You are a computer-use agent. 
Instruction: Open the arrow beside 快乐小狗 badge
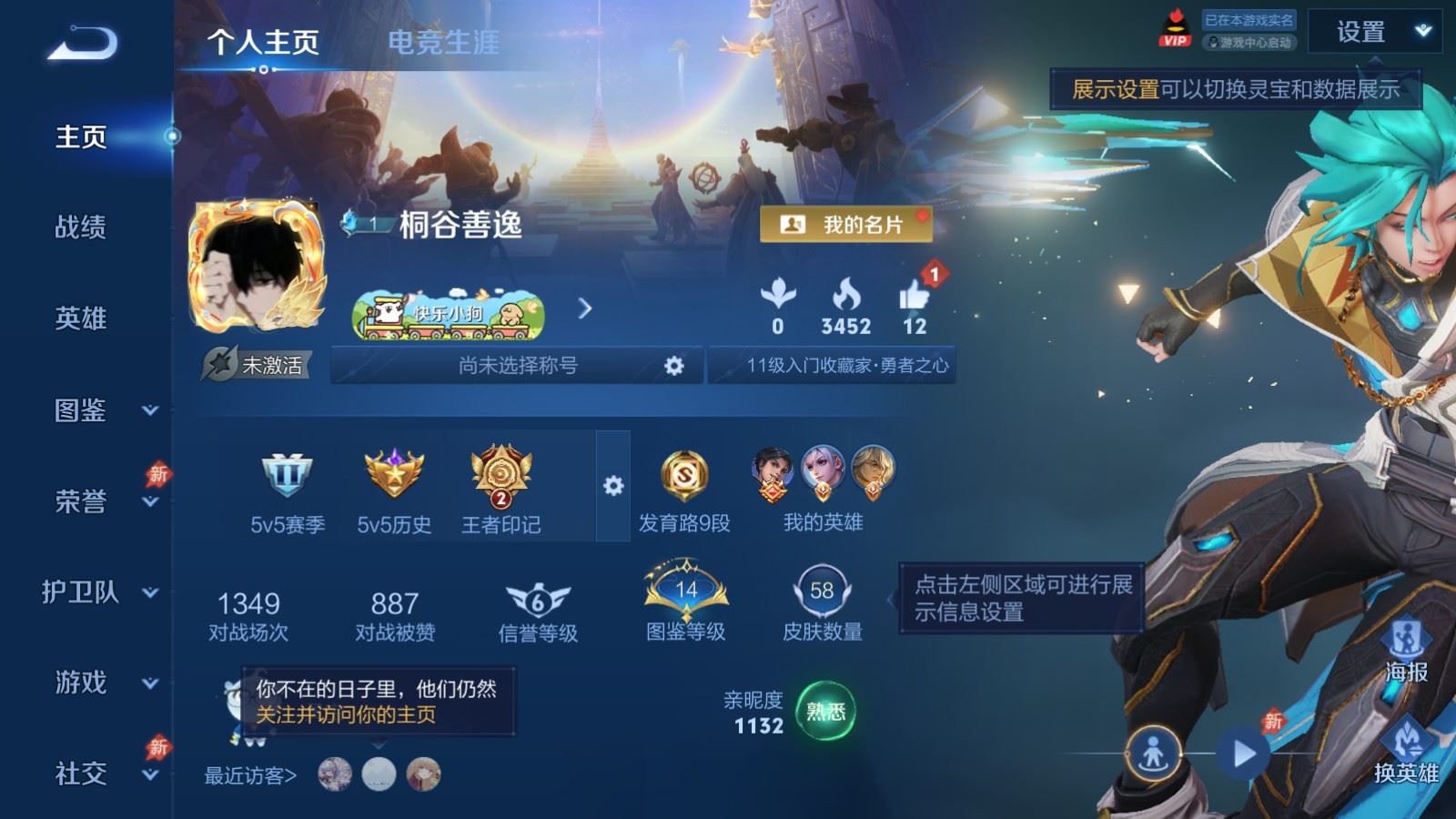pyautogui.click(x=582, y=309)
